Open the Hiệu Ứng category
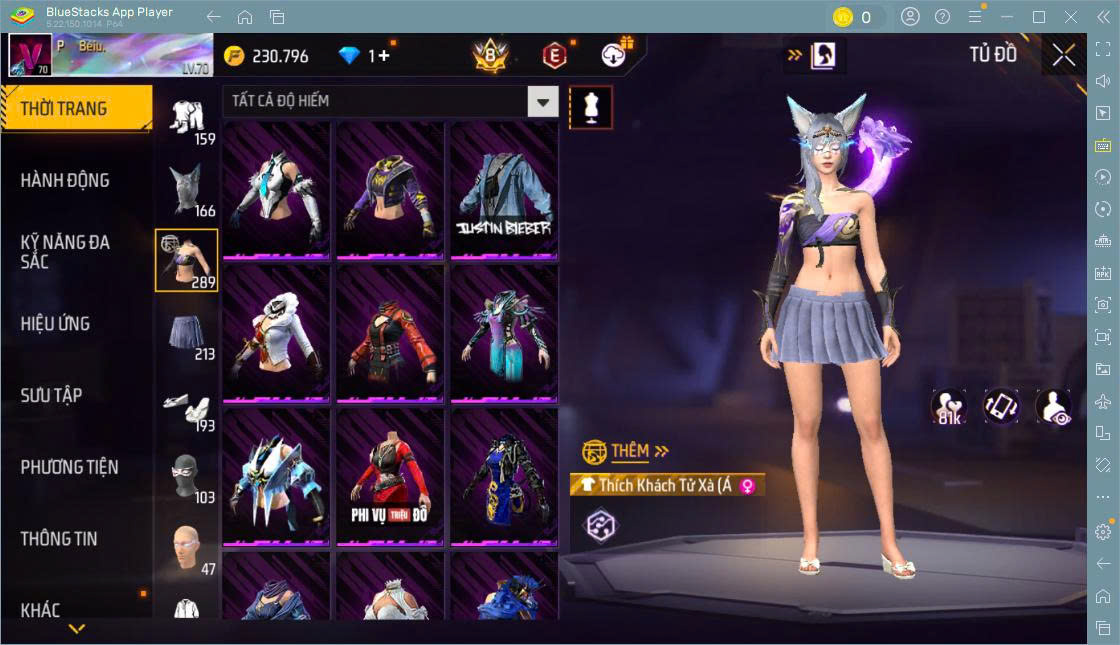This screenshot has width=1120, height=645. 55,324
